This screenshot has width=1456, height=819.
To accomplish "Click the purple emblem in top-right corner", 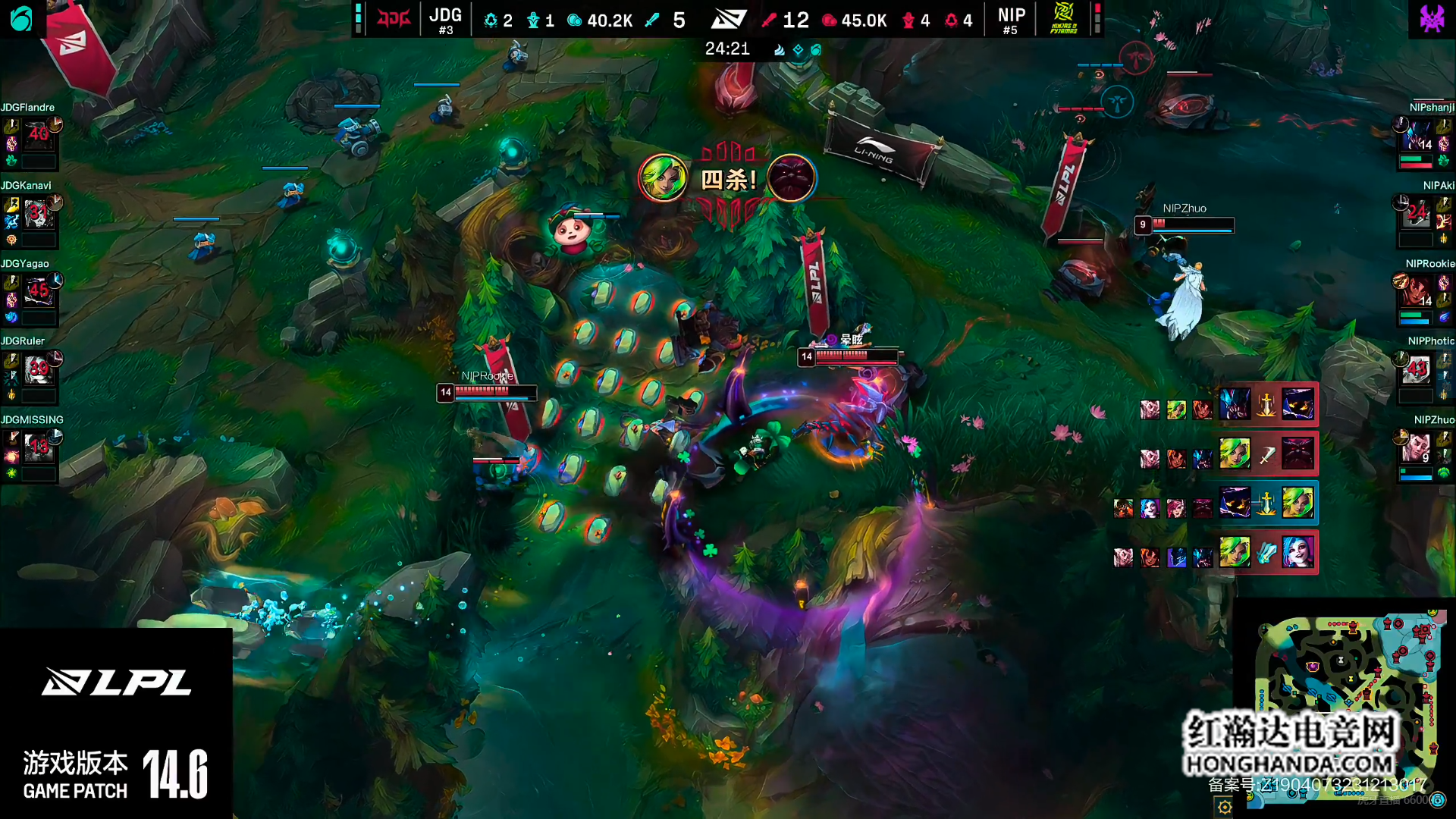I will 1432,18.
